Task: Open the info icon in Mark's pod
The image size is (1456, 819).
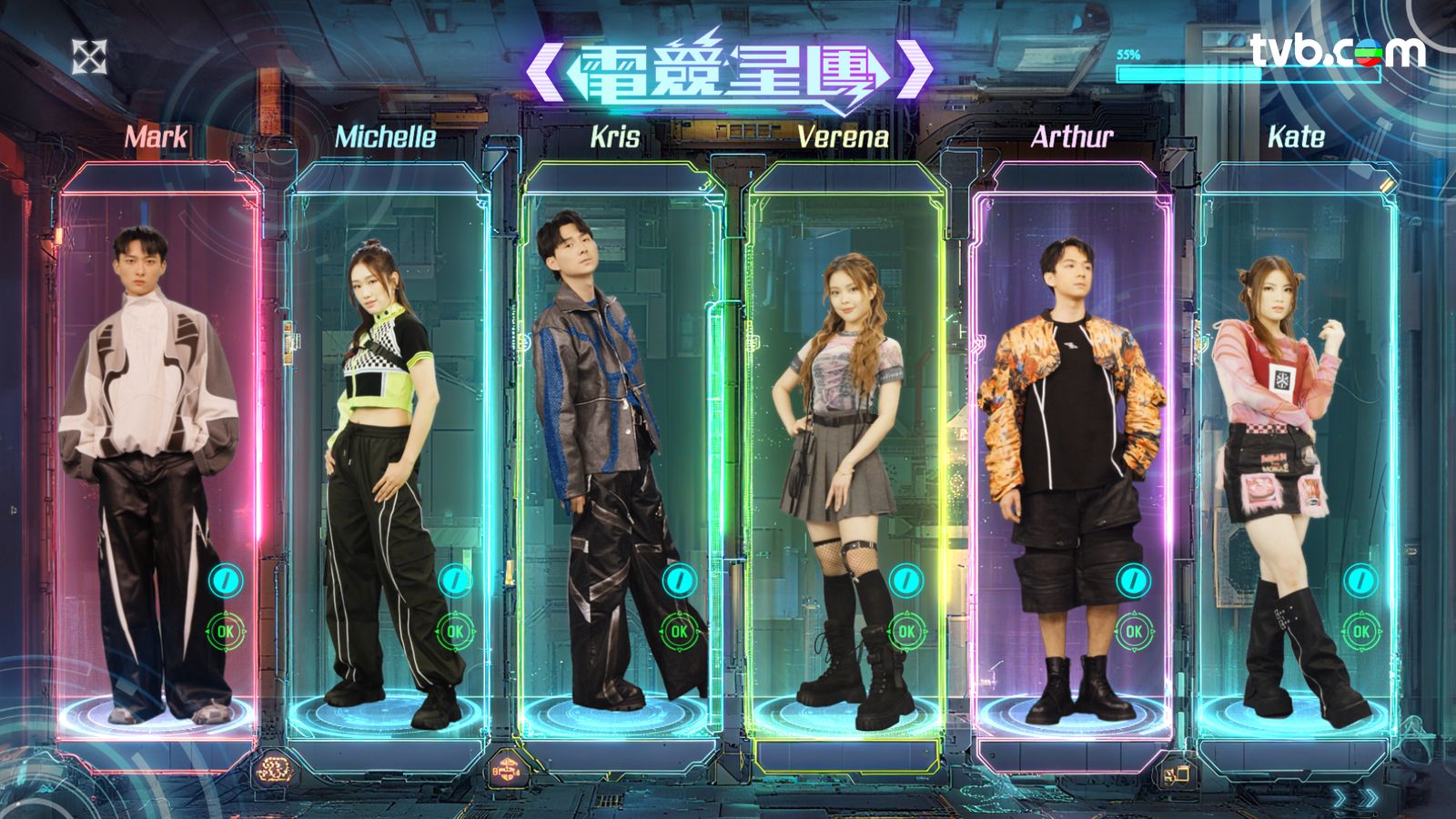Action: (x=227, y=580)
